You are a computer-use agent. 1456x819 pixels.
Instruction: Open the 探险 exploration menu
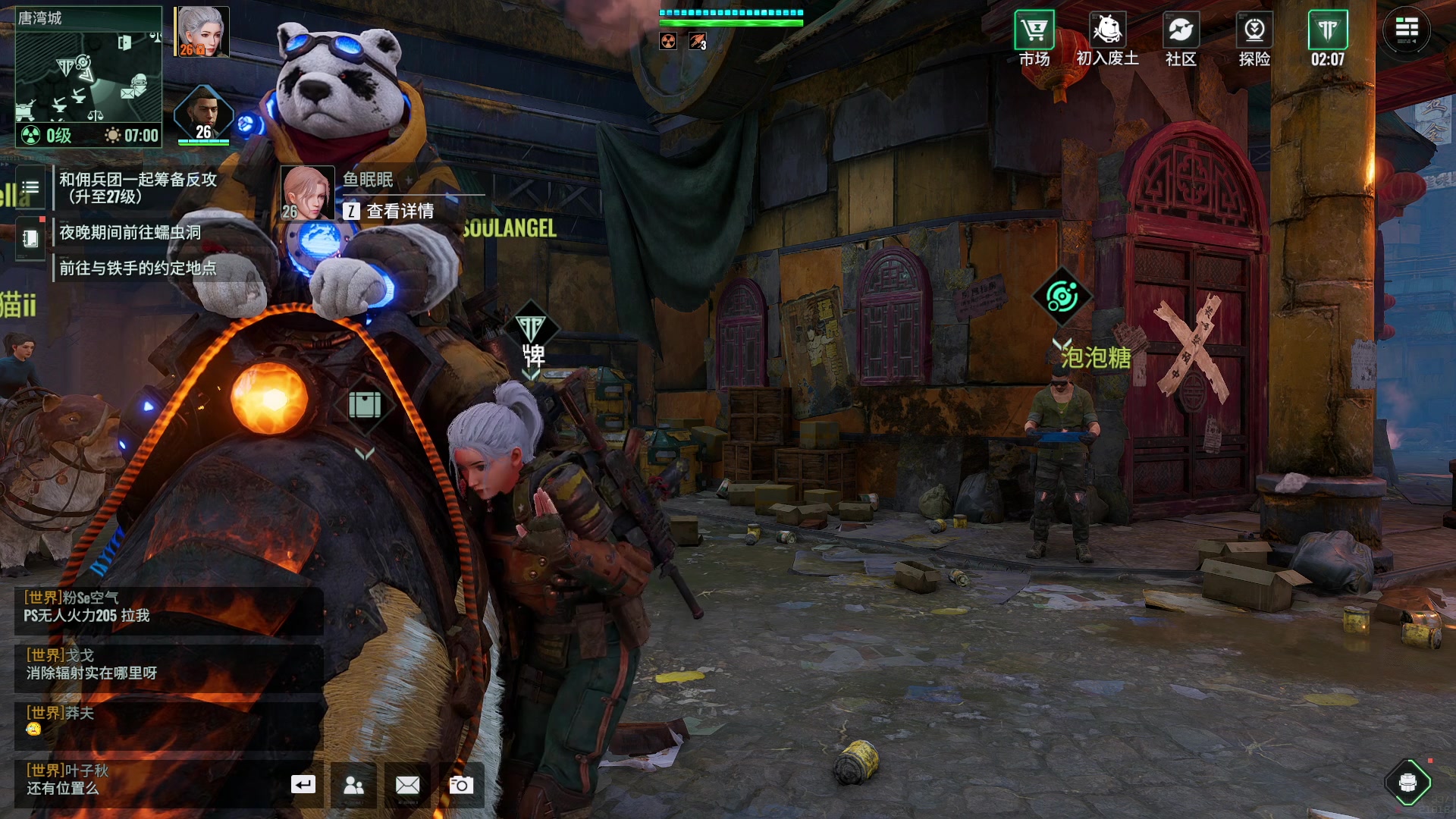tap(1254, 38)
